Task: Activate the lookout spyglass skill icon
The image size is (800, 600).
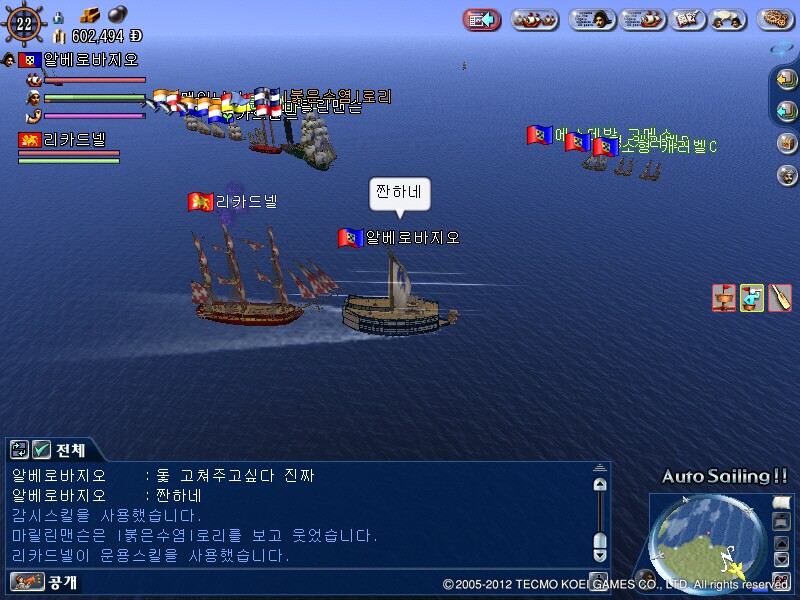Action: tap(751, 297)
